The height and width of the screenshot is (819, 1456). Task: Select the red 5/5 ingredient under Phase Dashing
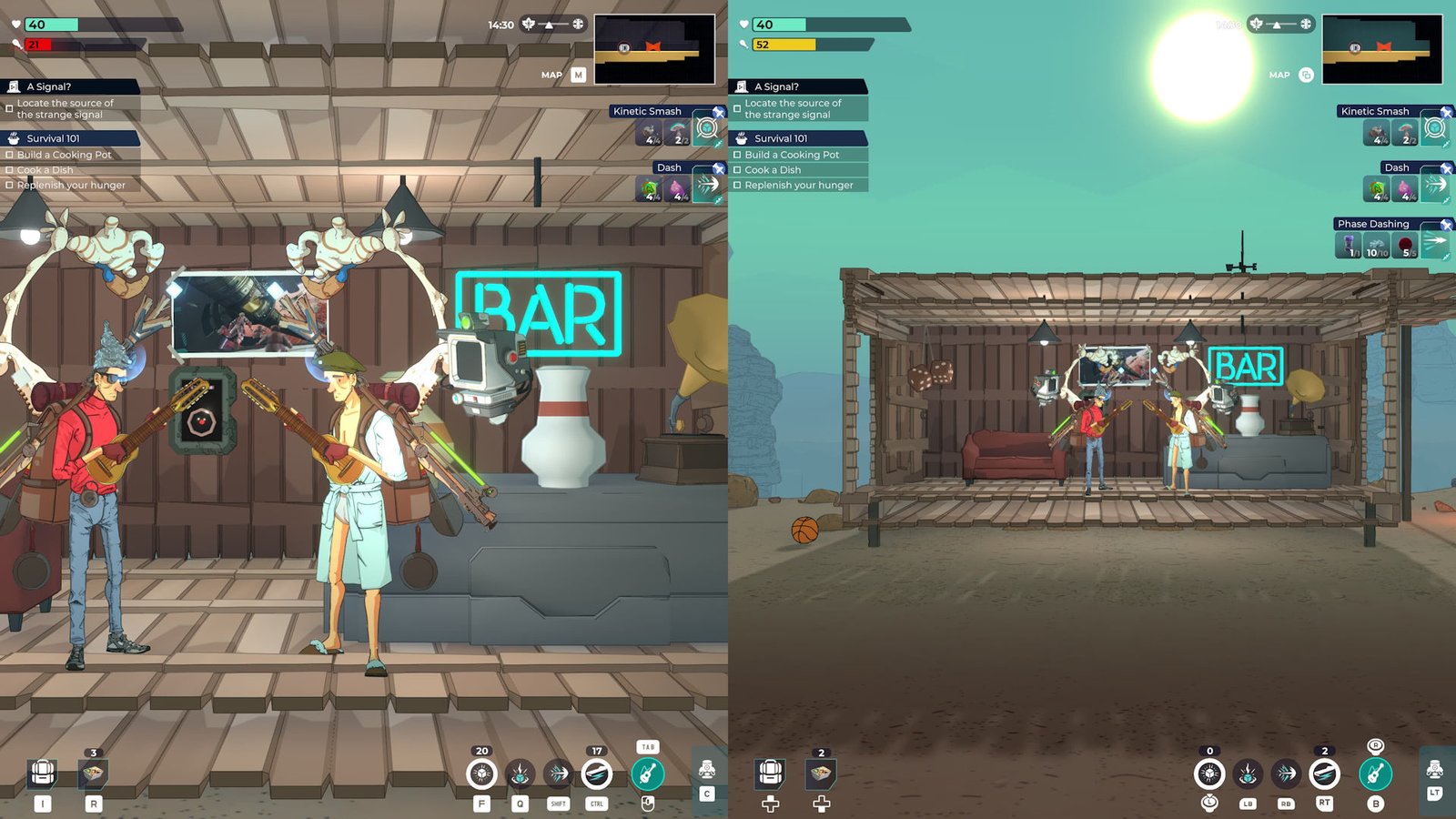(x=1406, y=246)
